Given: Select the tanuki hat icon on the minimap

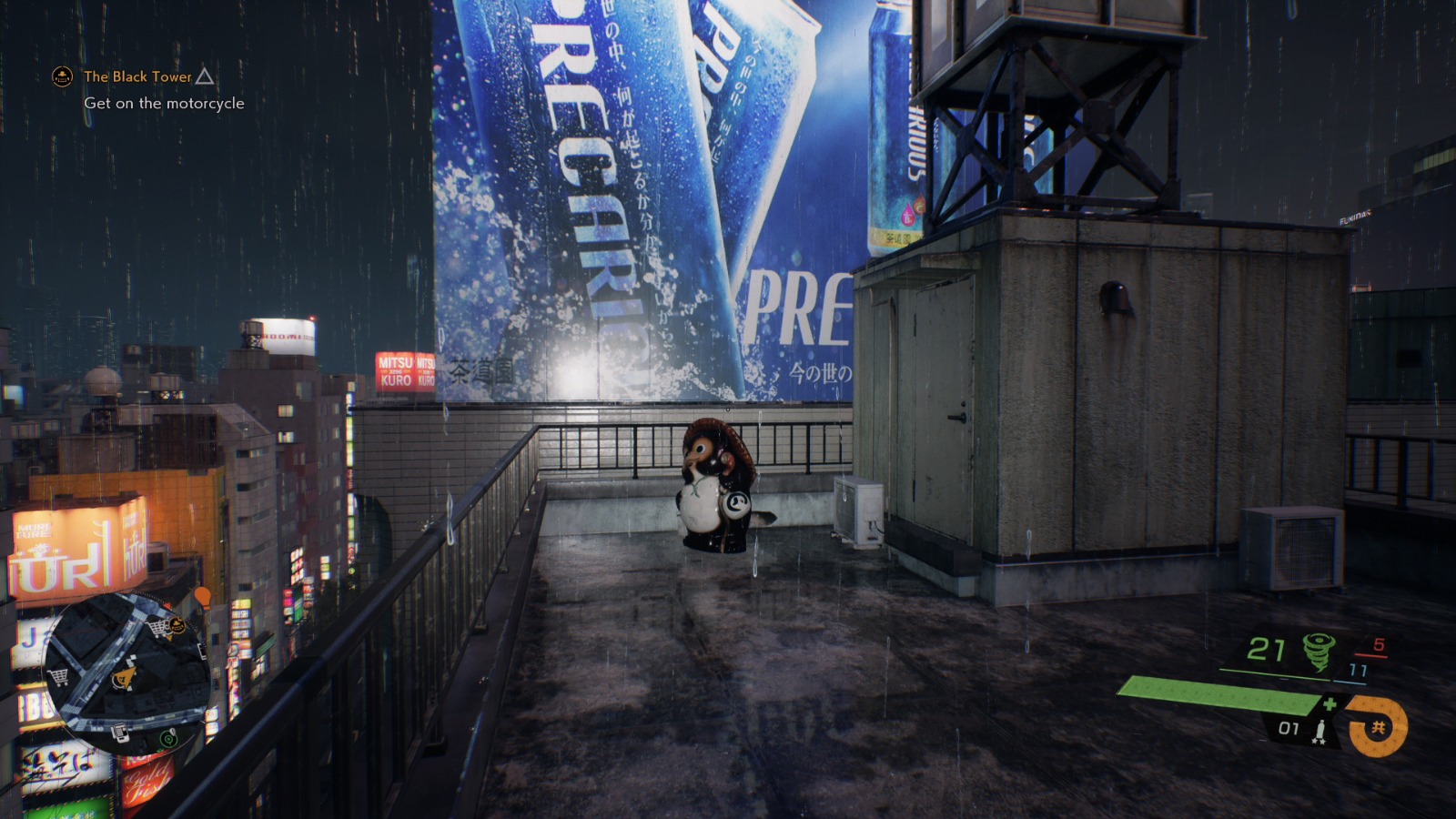Looking at the screenshot, I should click(x=178, y=626).
